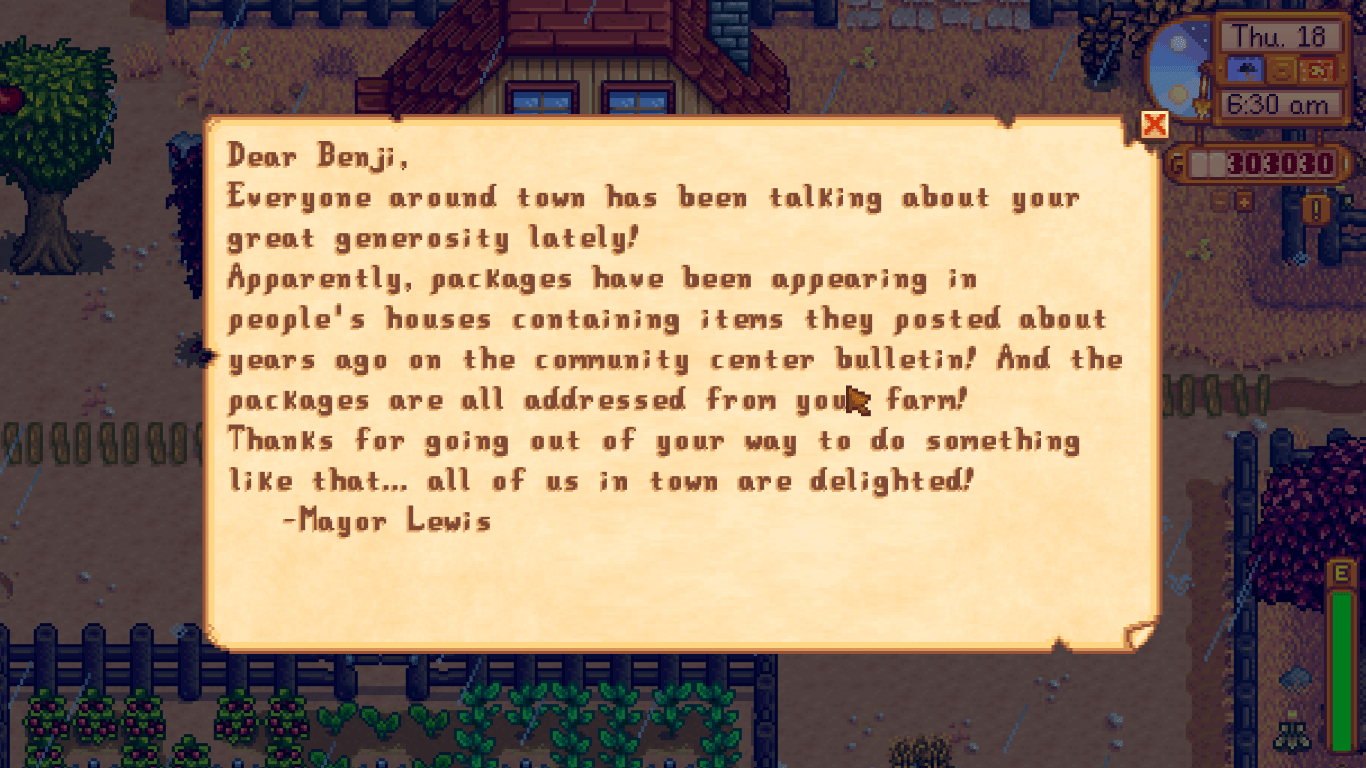Click the red event icon in the date box

point(1318,70)
